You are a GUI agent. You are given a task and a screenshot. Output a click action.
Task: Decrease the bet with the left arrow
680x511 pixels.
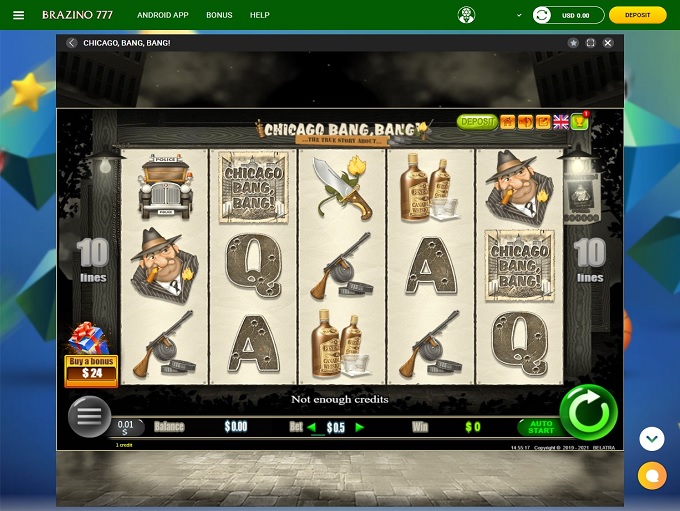311,427
